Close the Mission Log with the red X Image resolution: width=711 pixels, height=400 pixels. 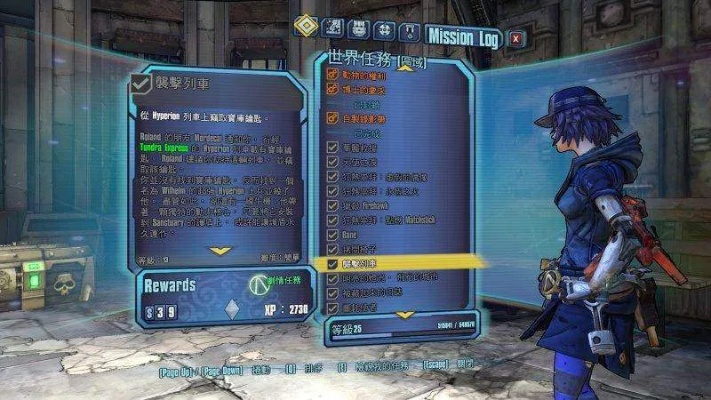point(516,39)
